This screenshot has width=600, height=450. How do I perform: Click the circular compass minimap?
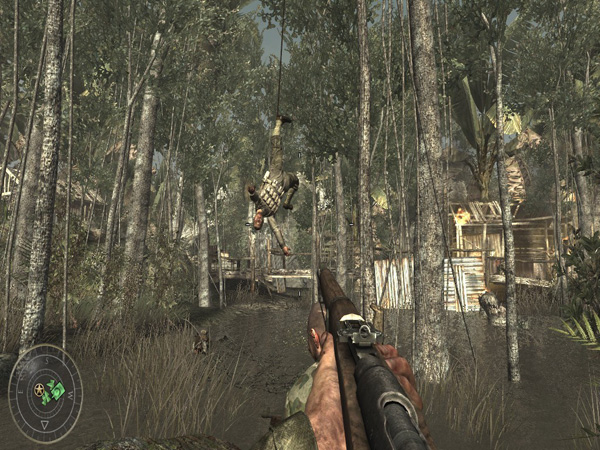(45, 393)
